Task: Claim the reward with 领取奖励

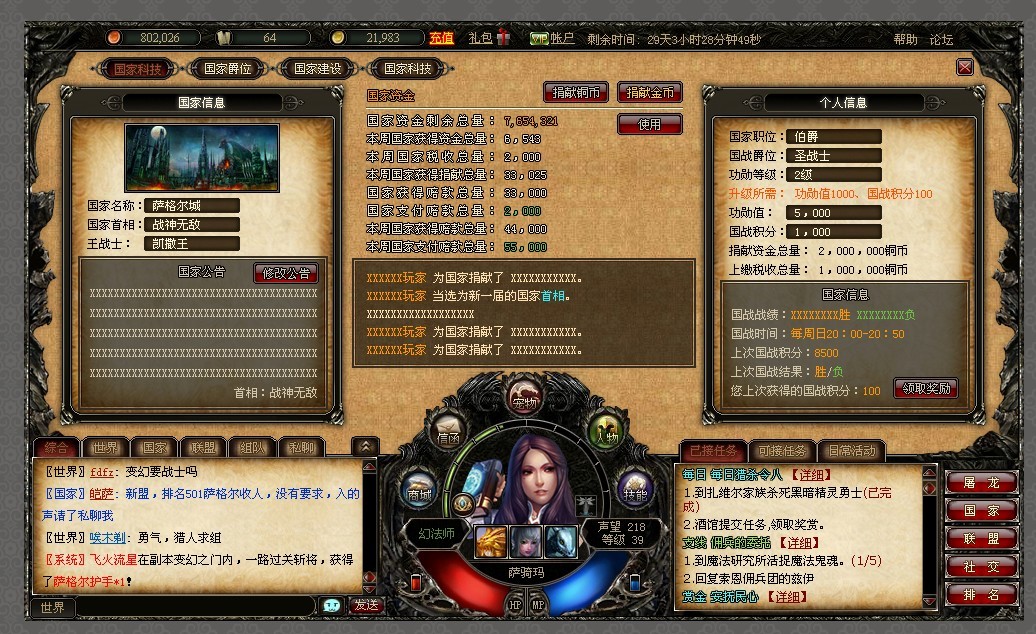Action: pyautogui.click(x=924, y=388)
